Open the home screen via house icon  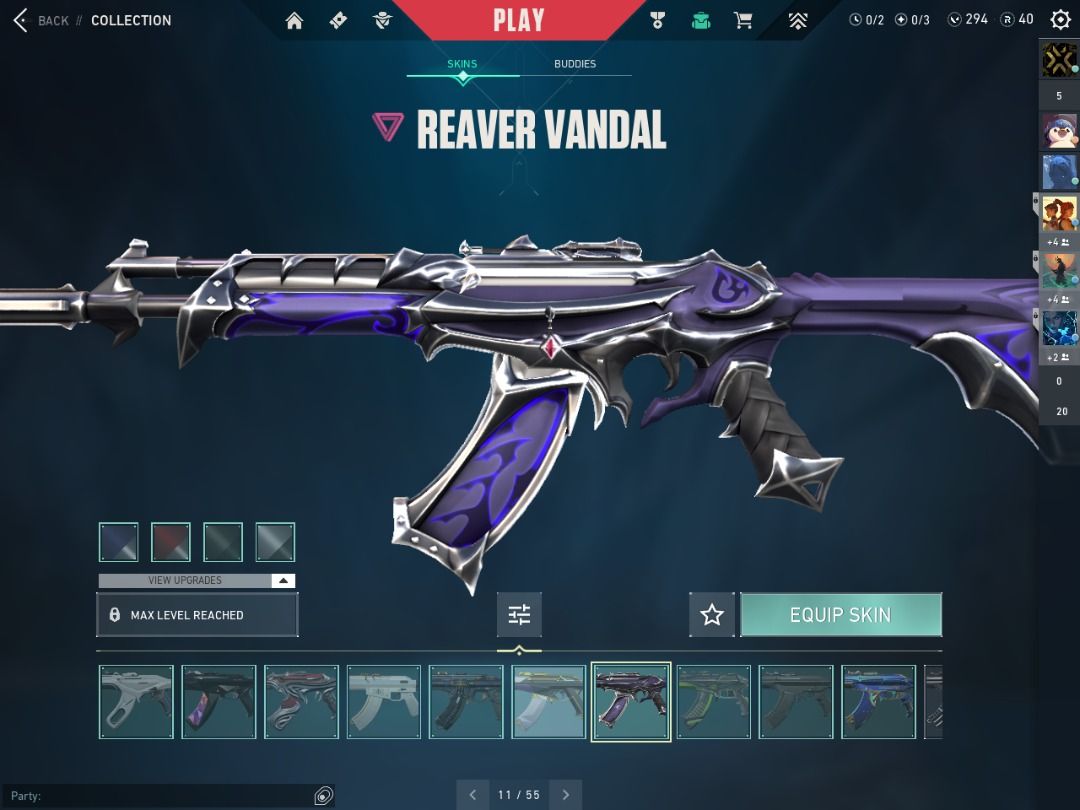pos(294,20)
